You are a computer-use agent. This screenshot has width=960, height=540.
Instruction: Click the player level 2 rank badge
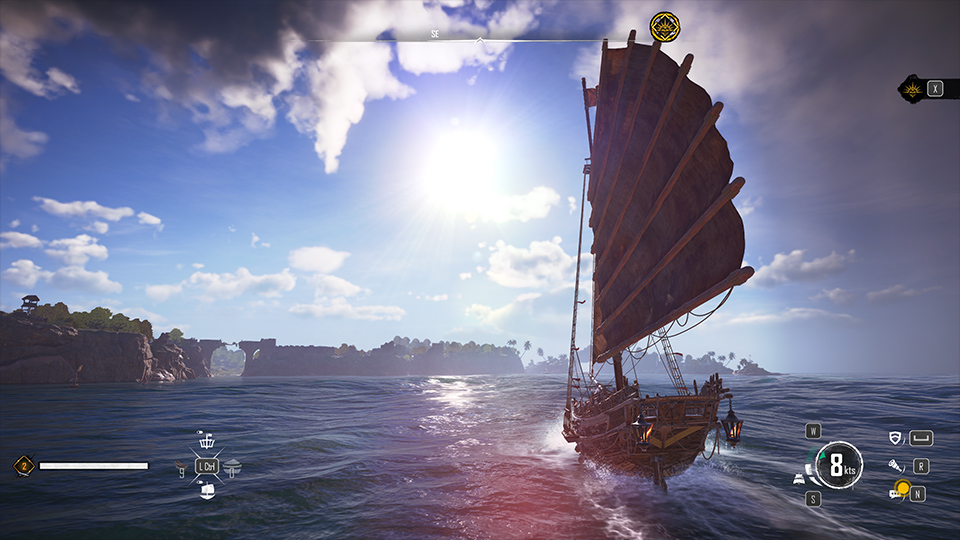pos(24,465)
